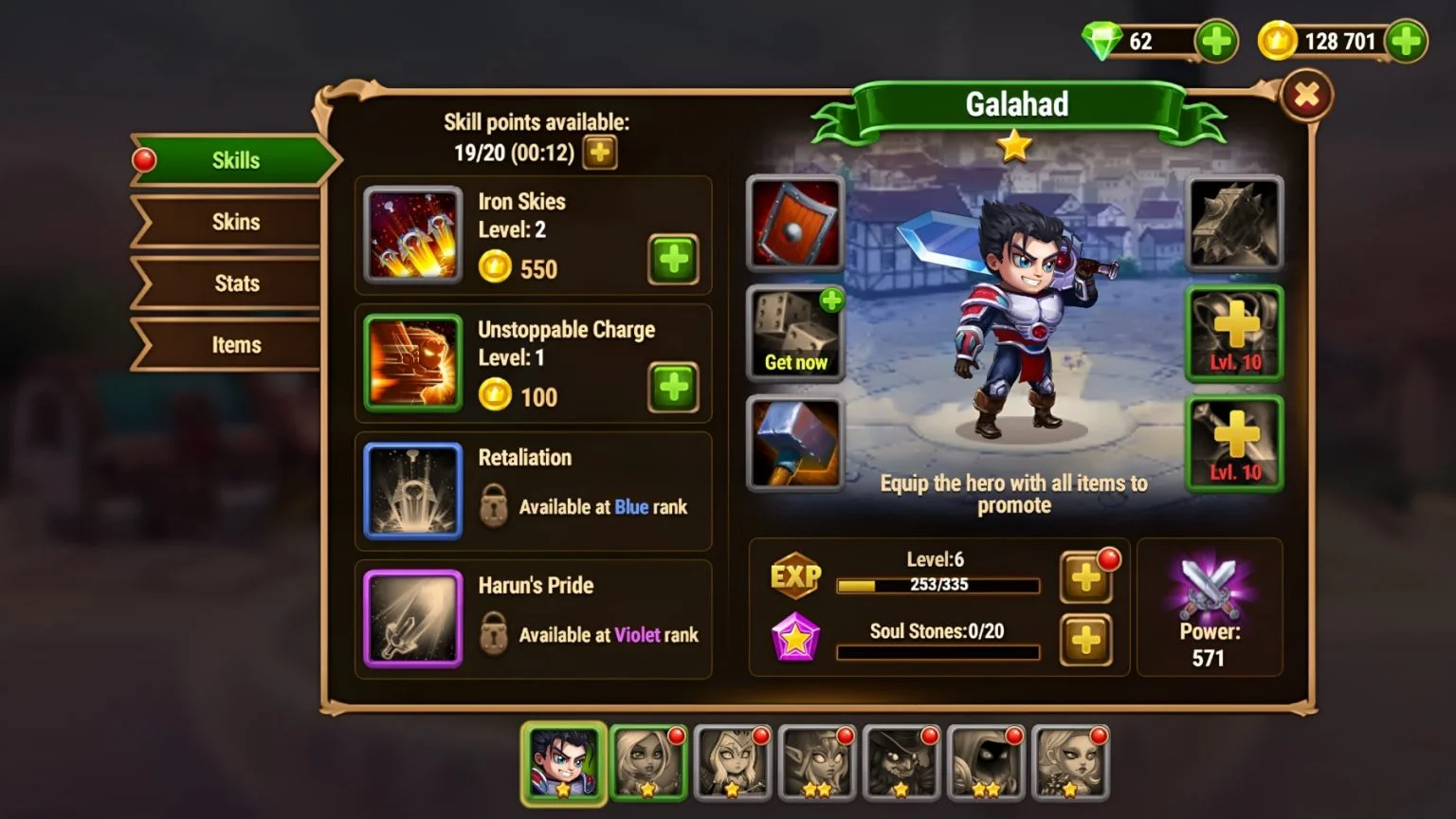Viewport: 1456px width, 819px height.
Task: Open the Lvl. 10 craftable item slot
Action: (1233, 334)
